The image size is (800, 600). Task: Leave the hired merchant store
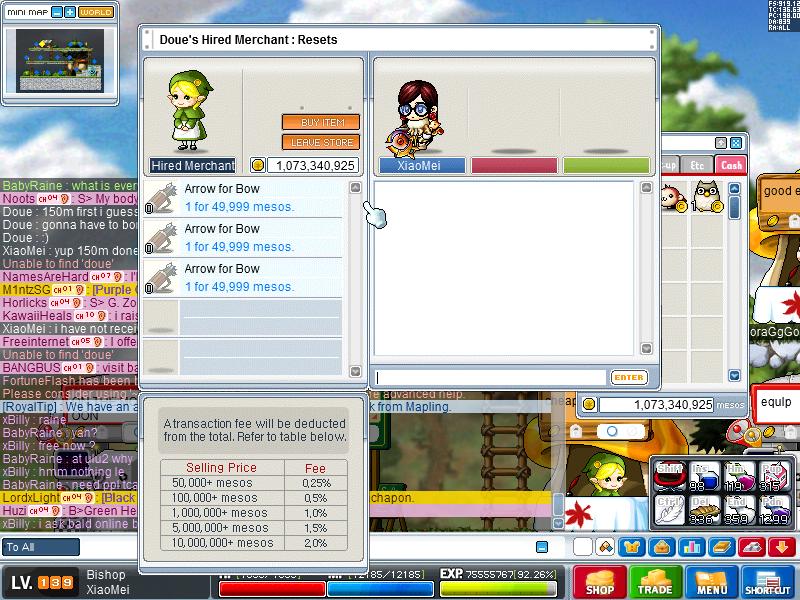click(320, 143)
